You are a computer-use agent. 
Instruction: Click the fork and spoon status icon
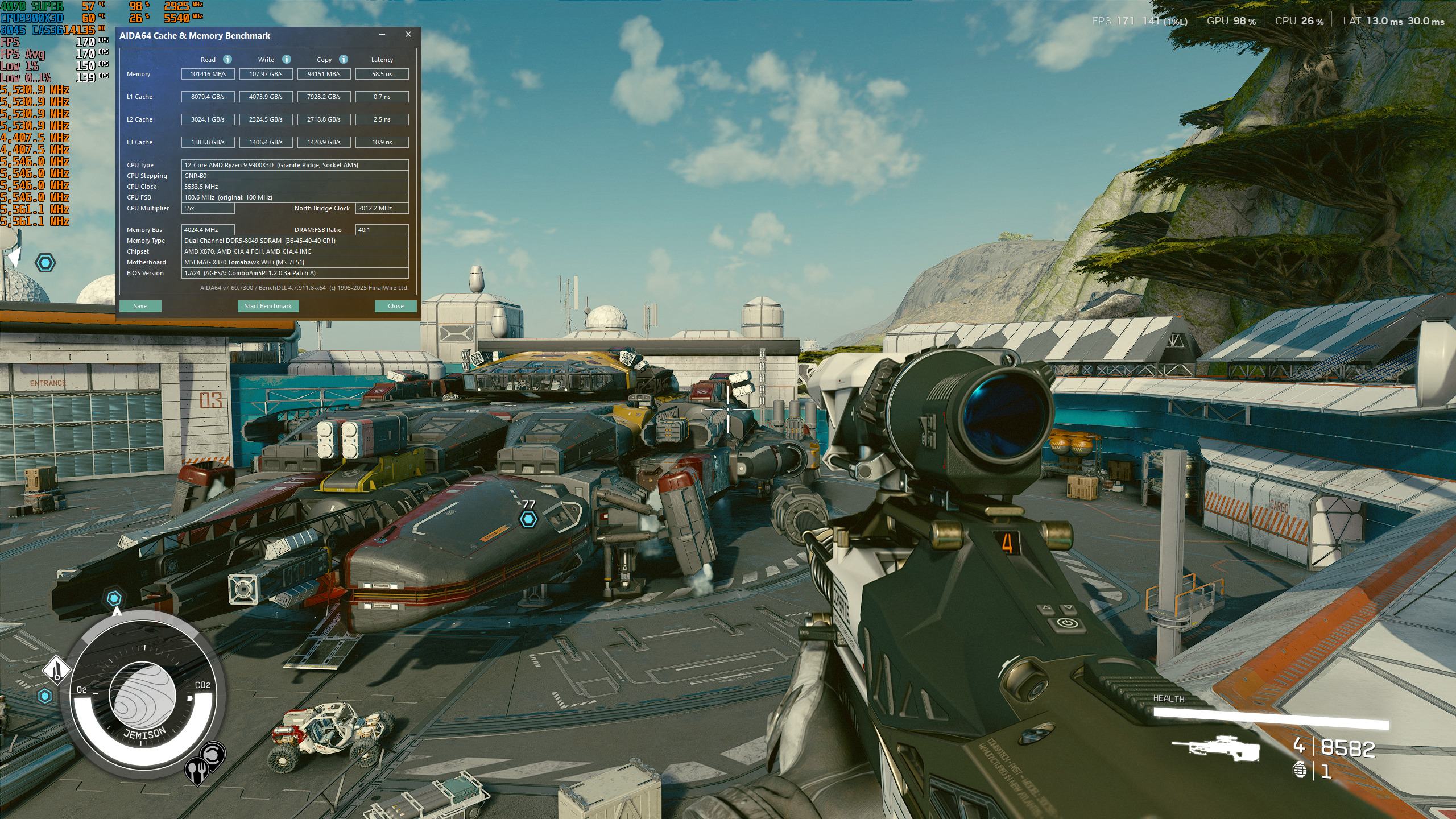coord(196,771)
